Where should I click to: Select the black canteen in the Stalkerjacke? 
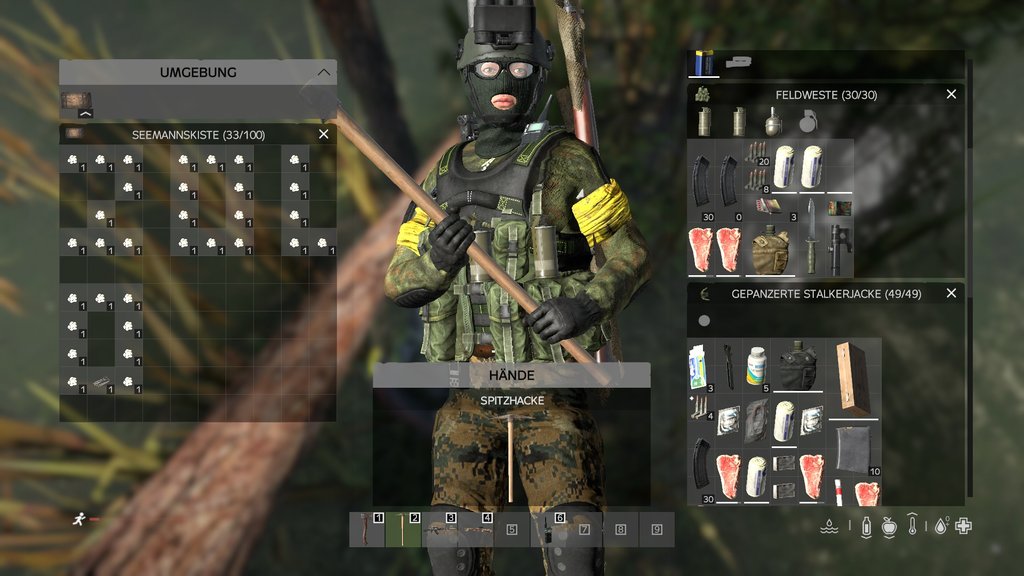coord(798,365)
